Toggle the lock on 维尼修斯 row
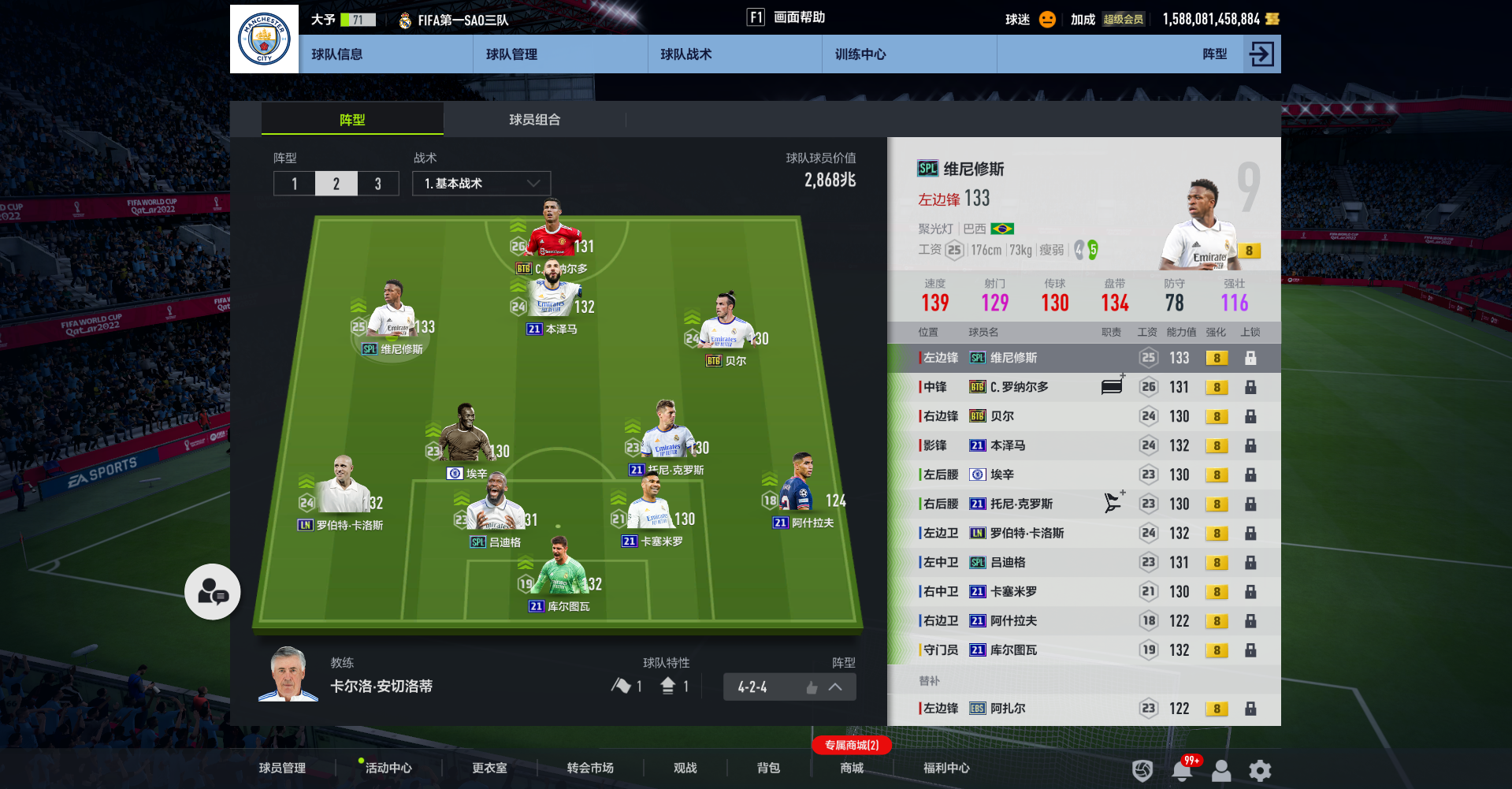This screenshot has height=789, width=1512. [1251, 357]
